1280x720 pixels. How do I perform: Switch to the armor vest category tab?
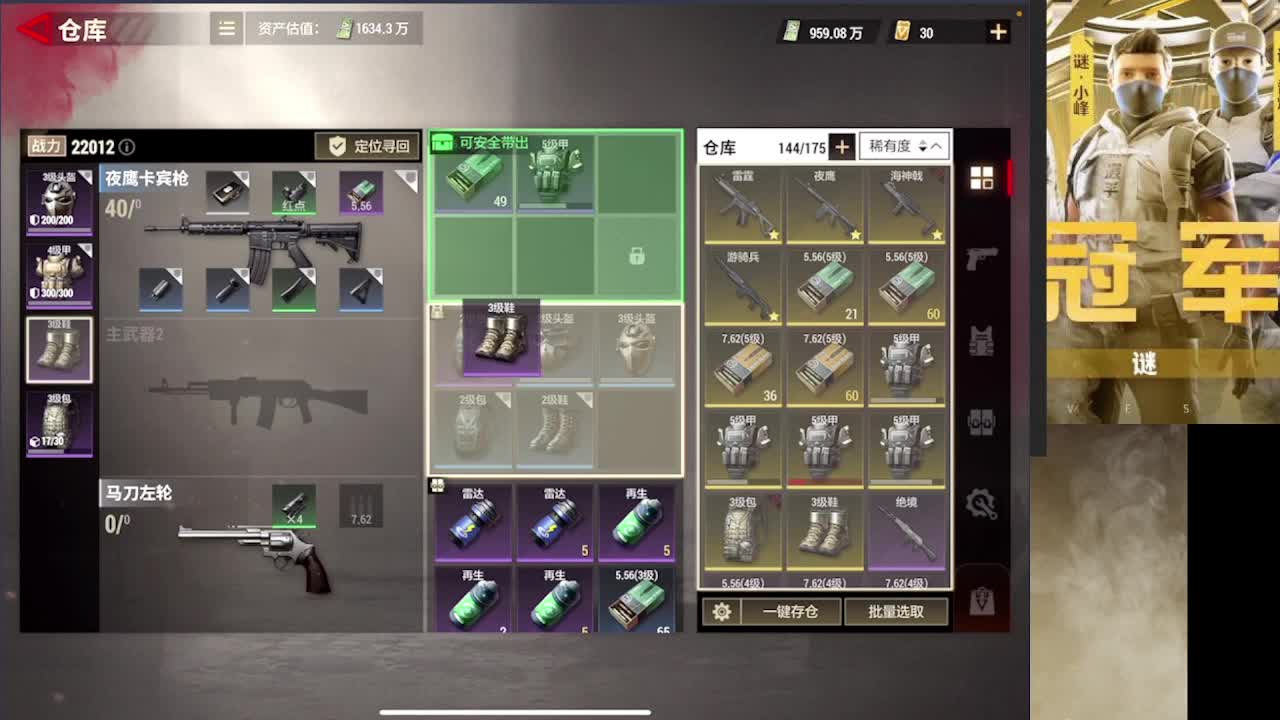coord(982,341)
